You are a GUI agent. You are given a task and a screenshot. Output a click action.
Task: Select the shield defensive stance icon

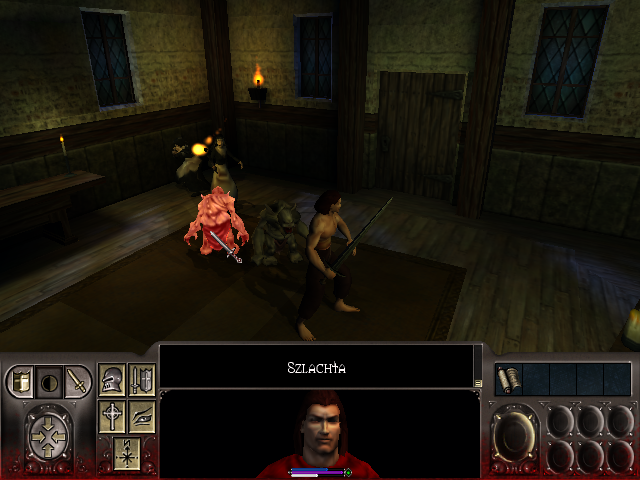click(x=21, y=381)
